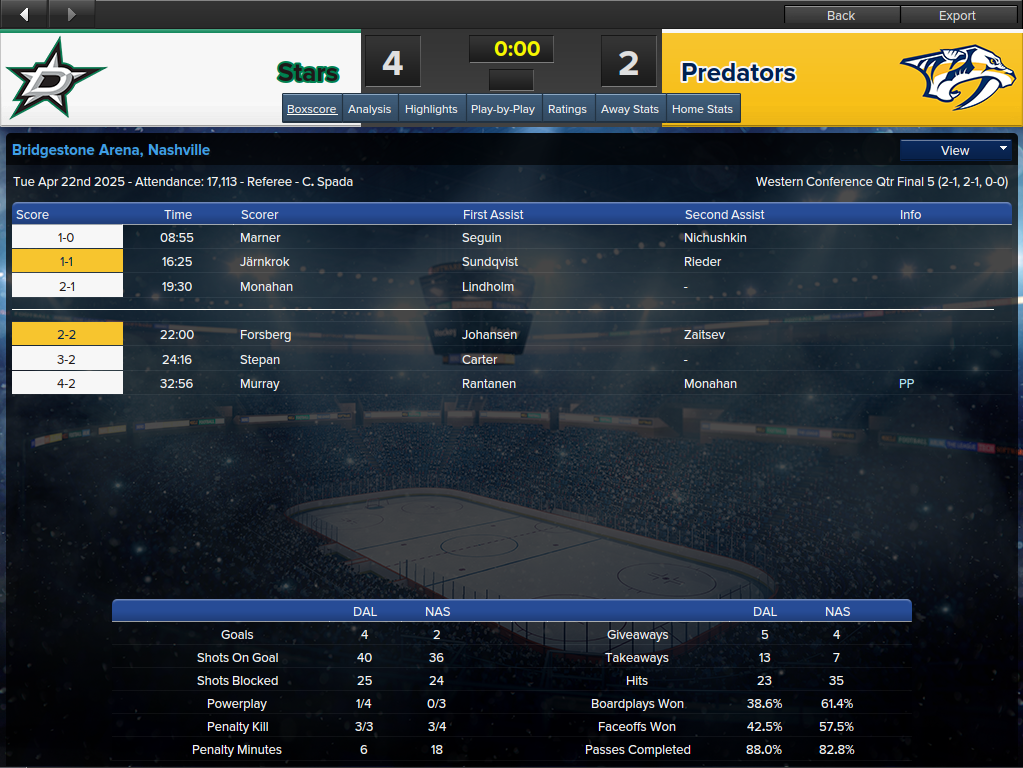Open the Analysis tab
The width and height of the screenshot is (1023, 768).
point(370,109)
